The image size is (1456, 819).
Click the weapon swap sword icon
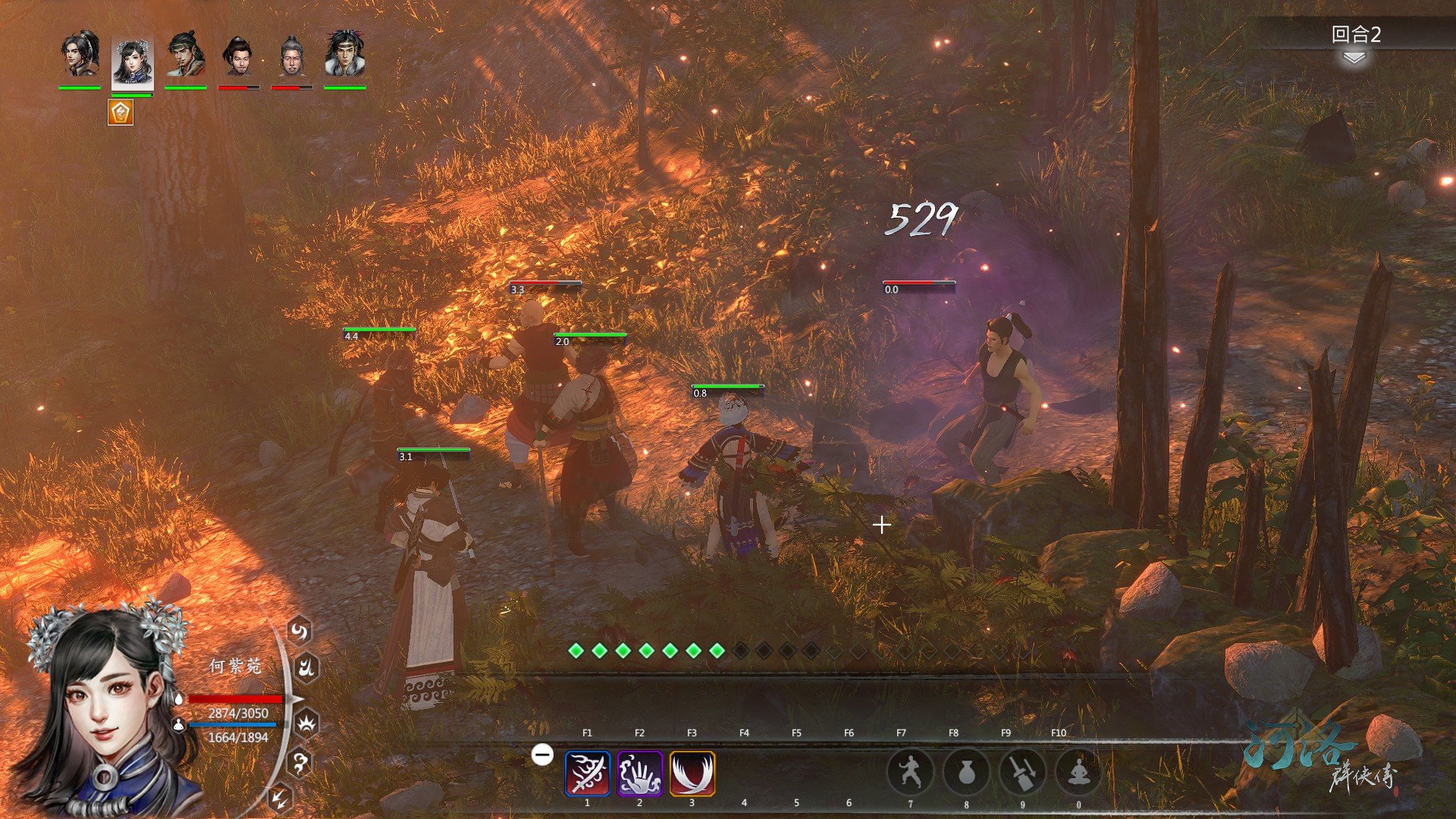point(1022,773)
